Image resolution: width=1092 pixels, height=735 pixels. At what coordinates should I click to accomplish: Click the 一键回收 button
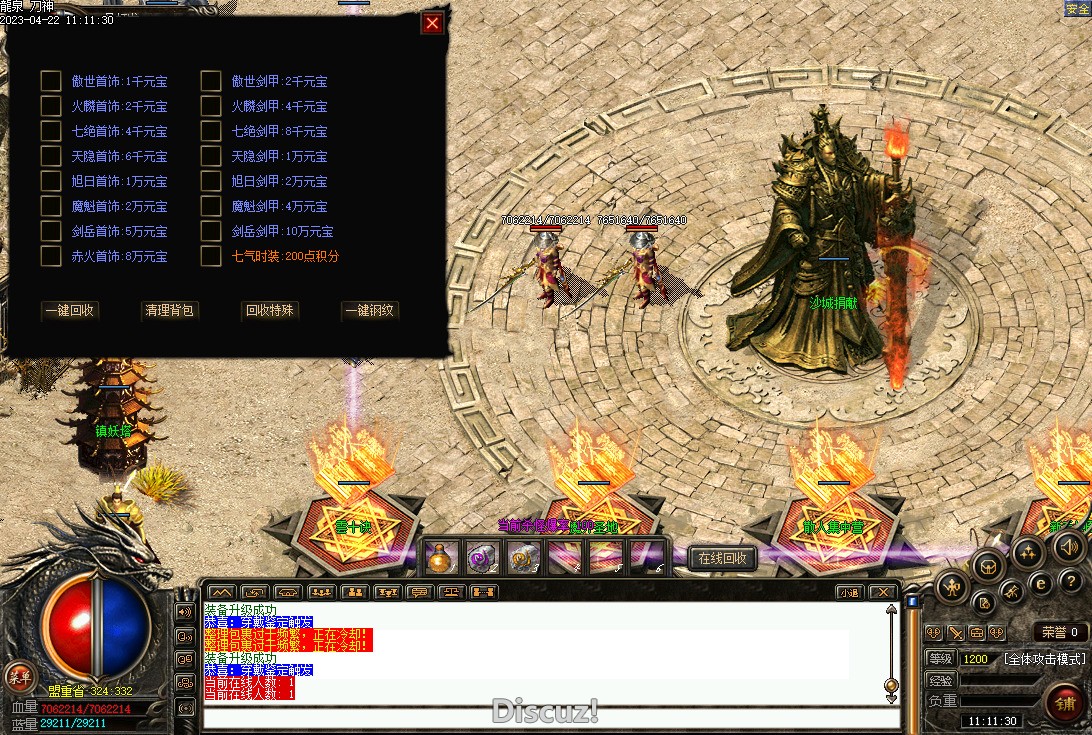coord(70,311)
